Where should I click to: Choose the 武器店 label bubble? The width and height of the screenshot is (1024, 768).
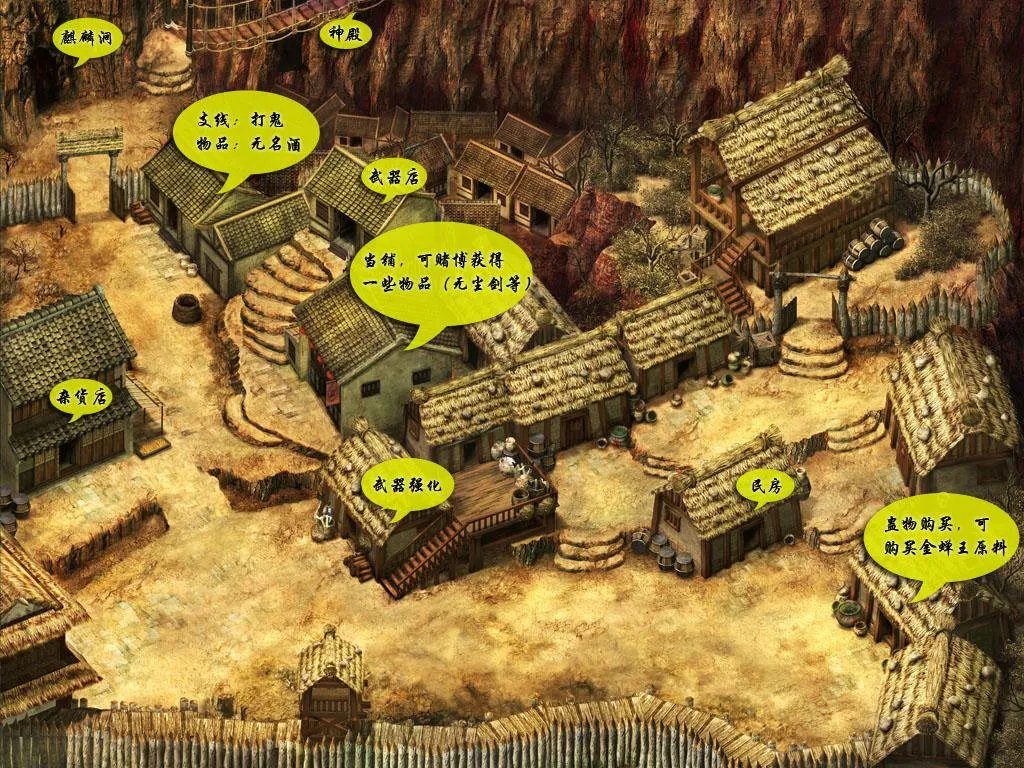pos(394,180)
